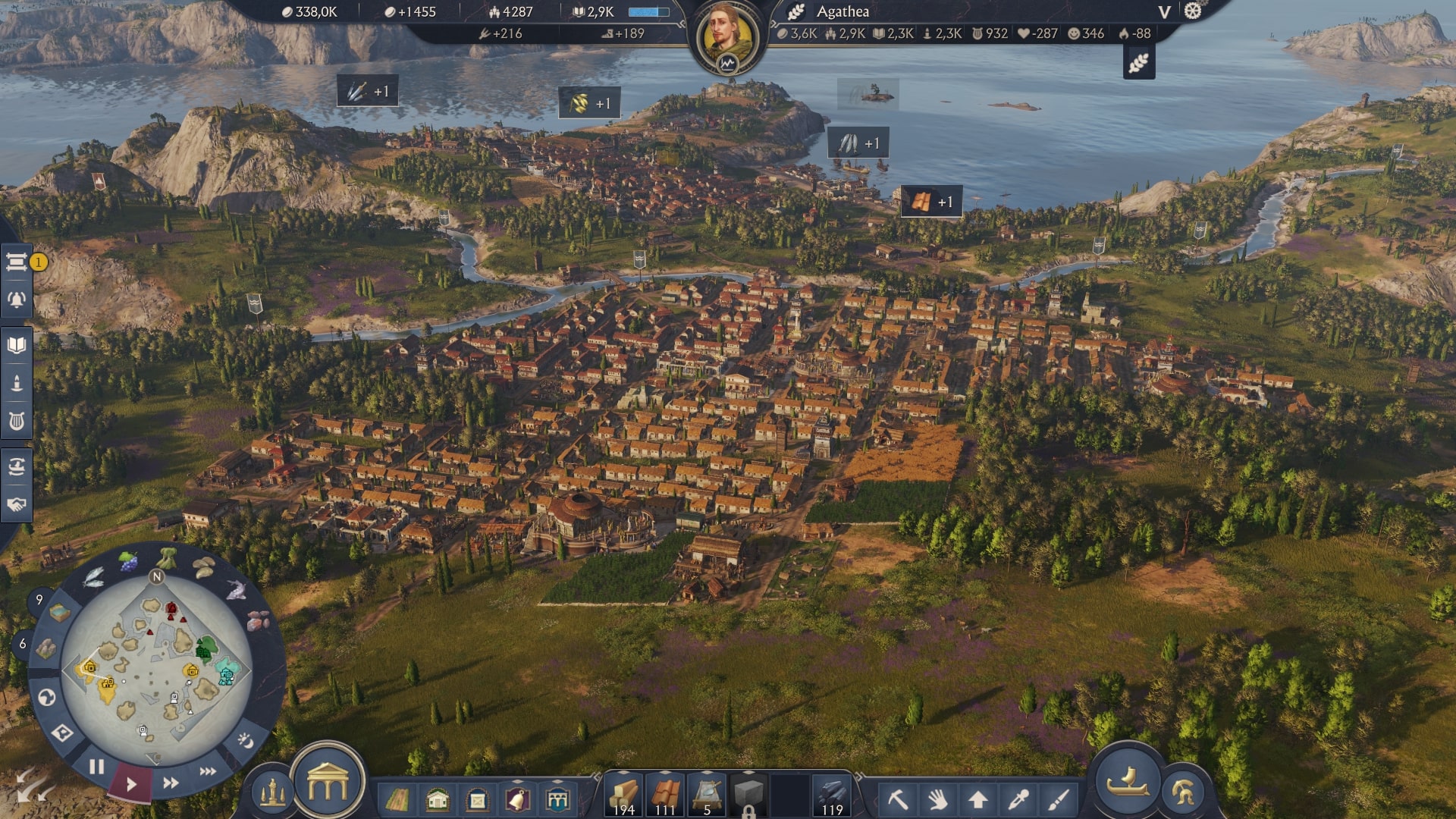This screenshot has height=819, width=1456.
Task: Open the main temple-arch construction menu
Action: pyautogui.click(x=328, y=783)
